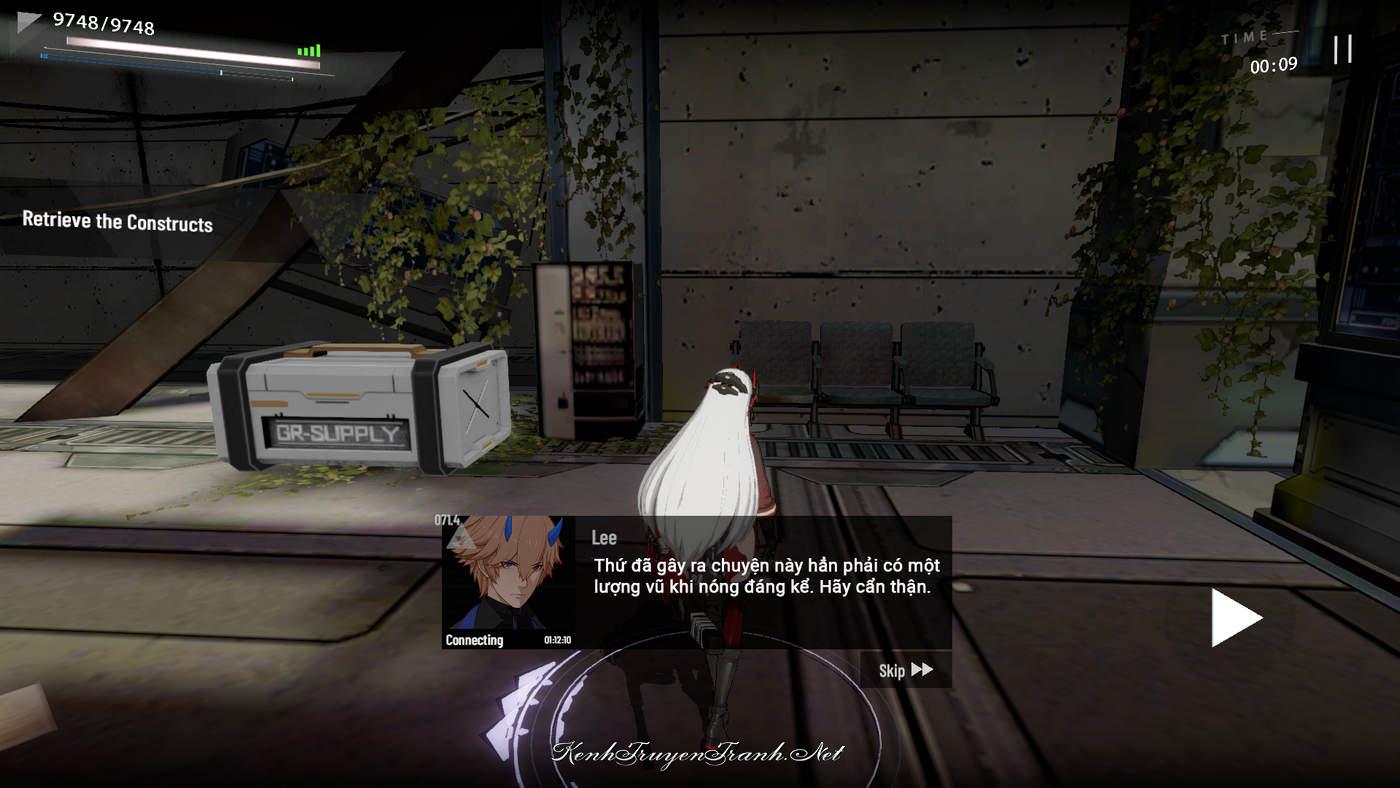Click Lee's portrait in the dialogue box

click(509, 577)
